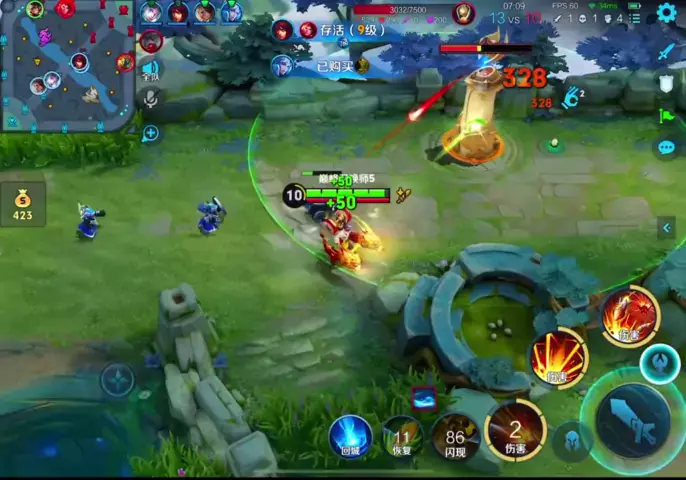Send the shield defend signal
This screenshot has height=480, width=686.
pyautogui.click(x=667, y=84)
